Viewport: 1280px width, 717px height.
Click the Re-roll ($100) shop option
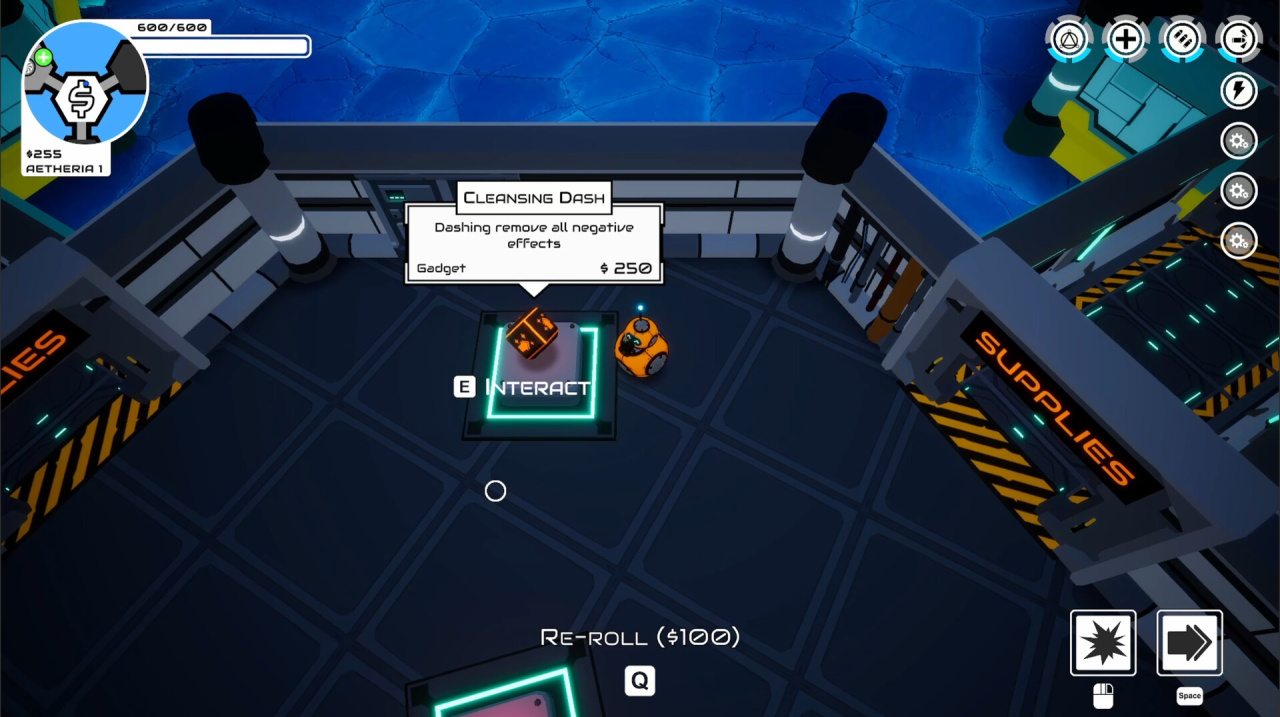pos(640,637)
